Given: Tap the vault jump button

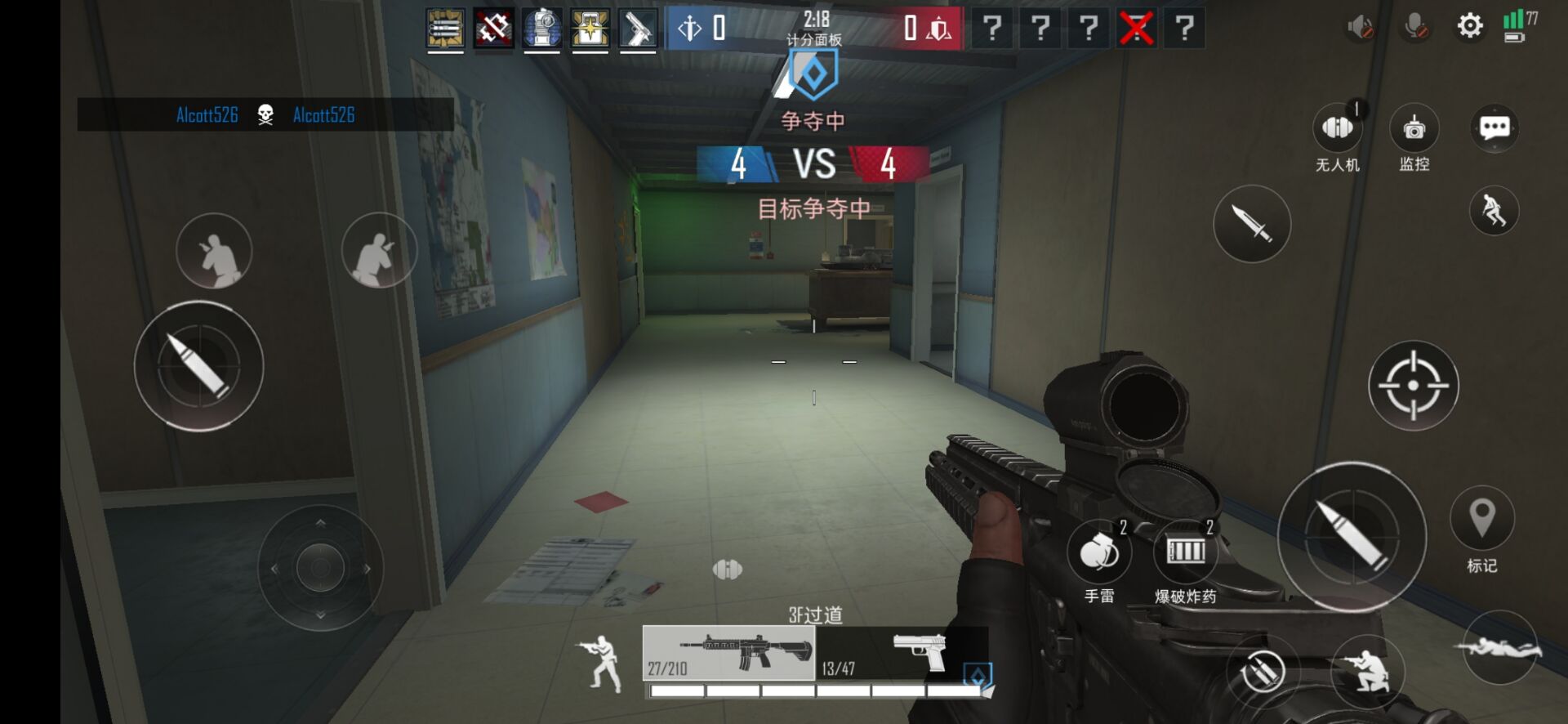Looking at the screenshot, I should tap(1494, 210).
